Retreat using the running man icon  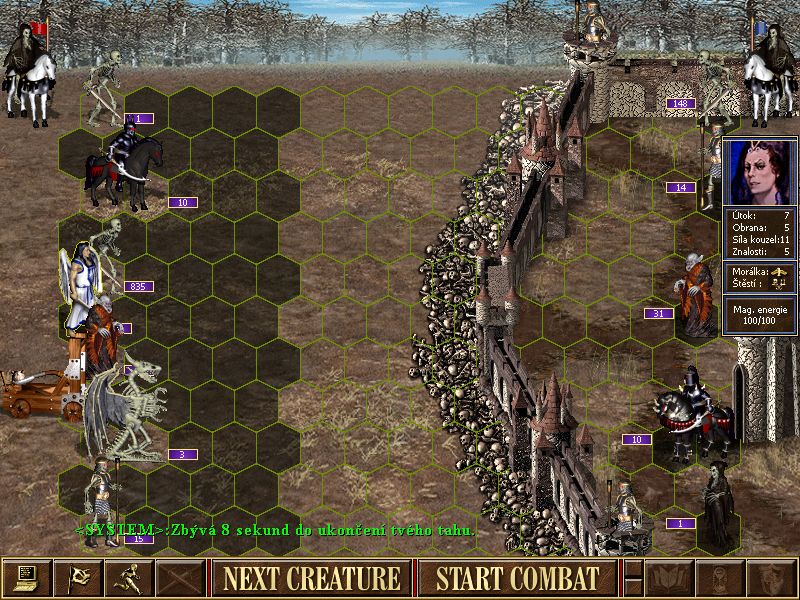tap(129, 578)
